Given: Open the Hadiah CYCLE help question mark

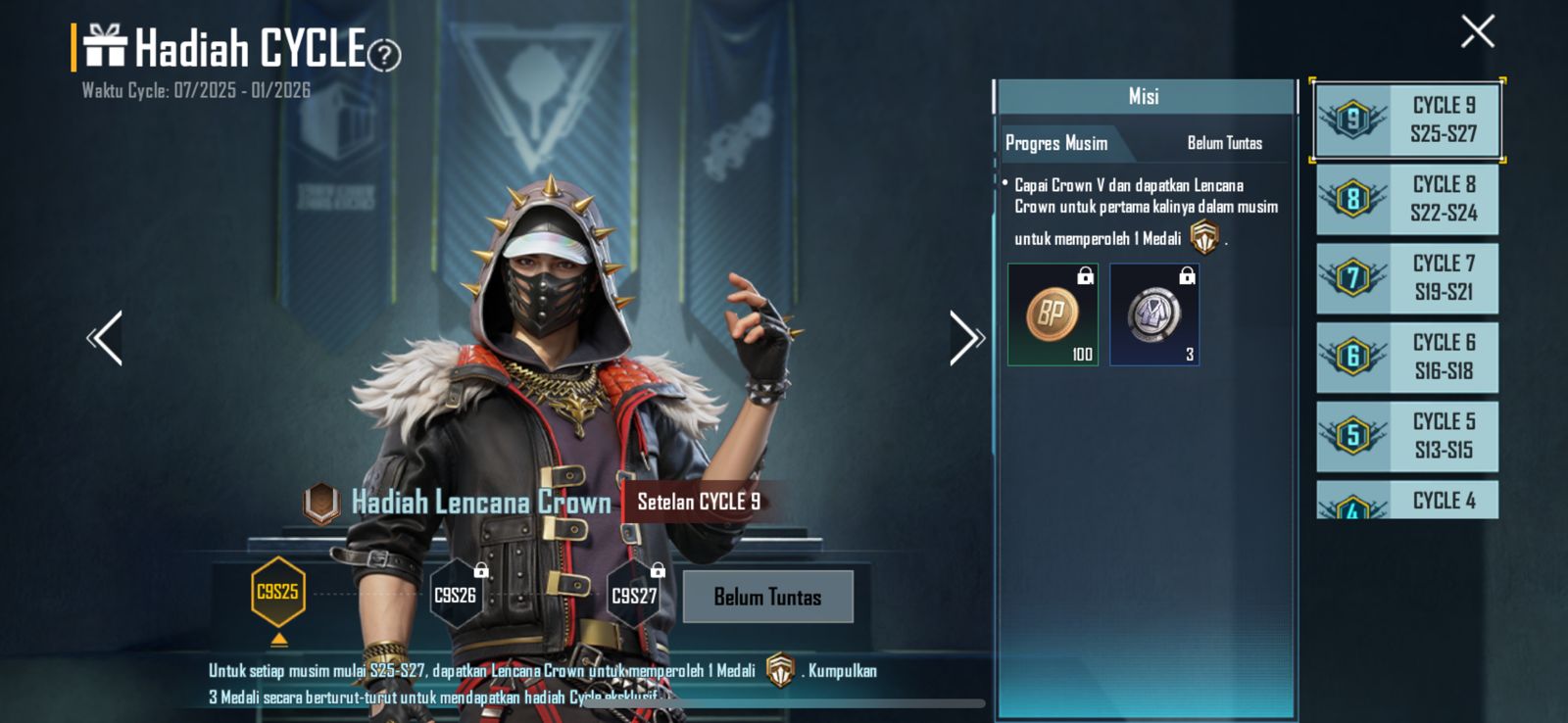Looking at the screenshot, I should [384, 56].
